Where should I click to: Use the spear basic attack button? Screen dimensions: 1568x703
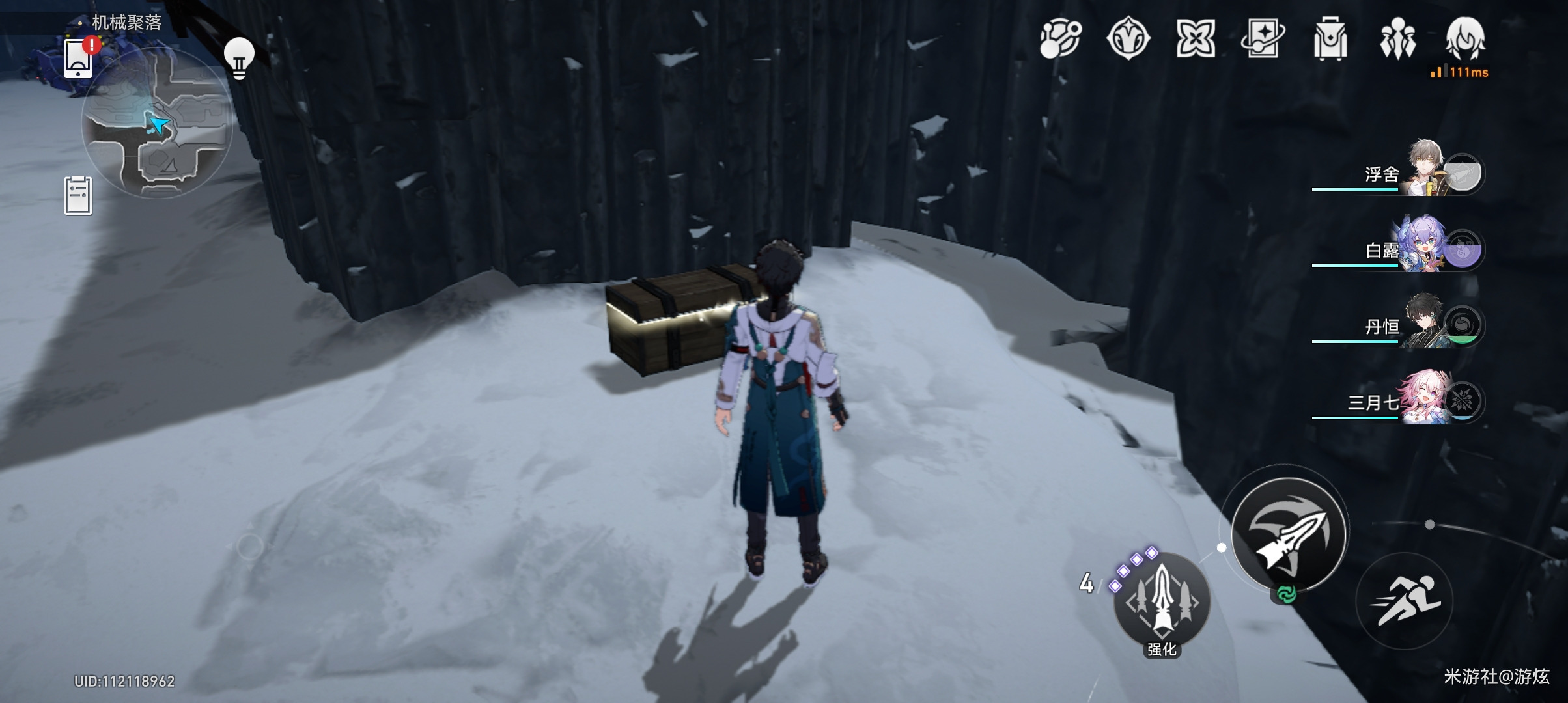[x=1289, y=534]
